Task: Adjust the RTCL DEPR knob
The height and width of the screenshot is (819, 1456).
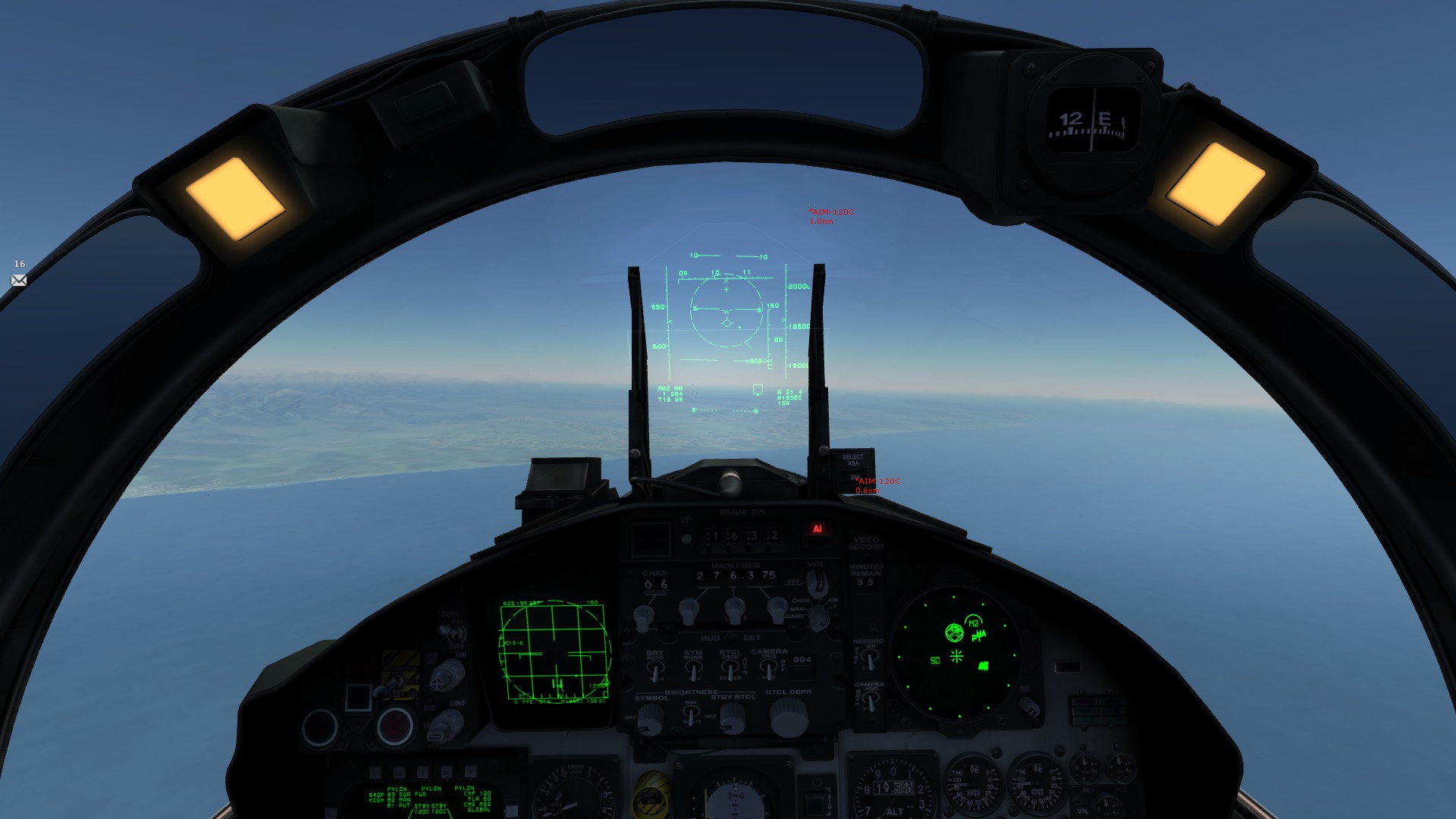Action: (x=788, y=718)
